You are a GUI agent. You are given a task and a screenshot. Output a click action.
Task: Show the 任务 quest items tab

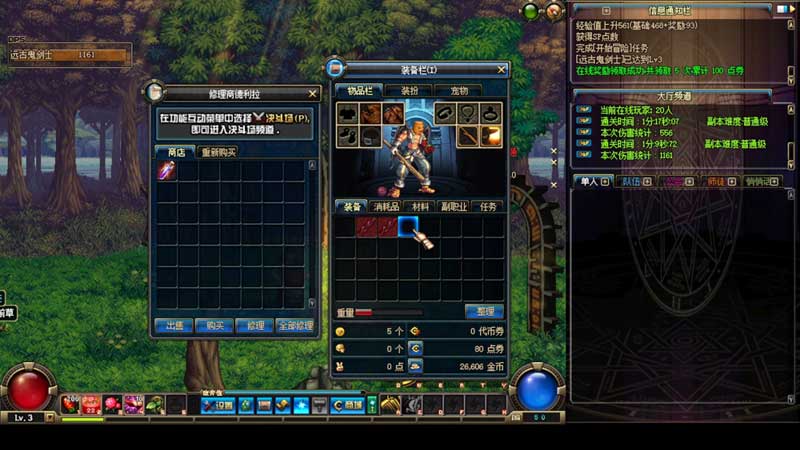[x=487, y=206]
